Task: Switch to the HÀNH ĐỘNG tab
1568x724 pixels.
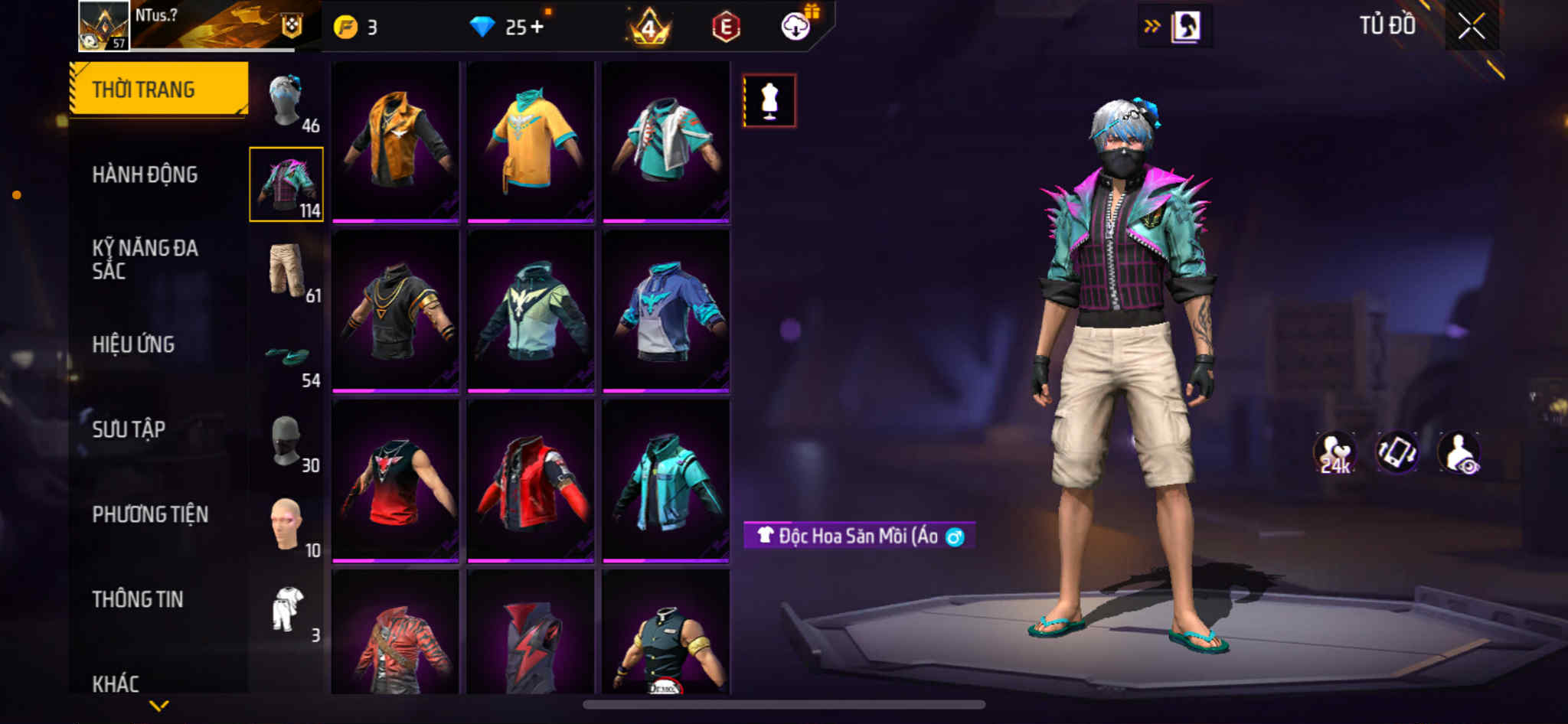Action: (x=145, y=174)
